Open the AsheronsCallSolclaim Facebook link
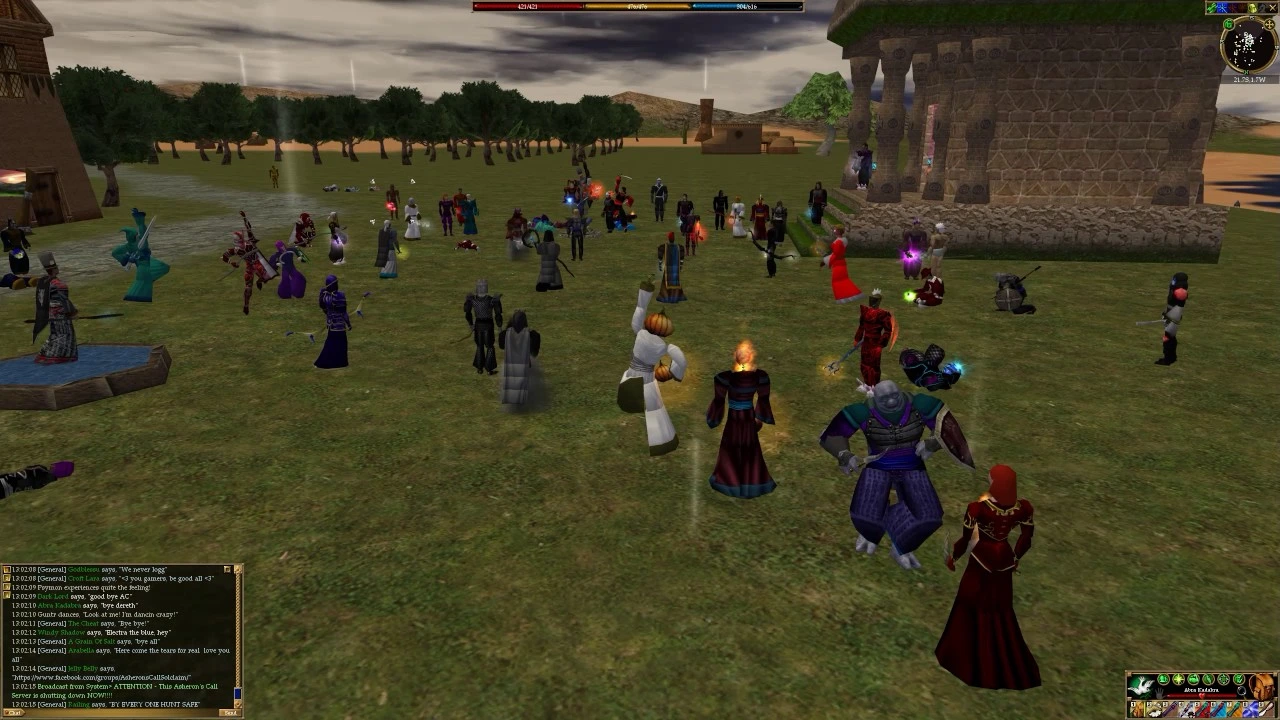The width and height of the screenshot is (1280, 720). (x=102, y=677)
